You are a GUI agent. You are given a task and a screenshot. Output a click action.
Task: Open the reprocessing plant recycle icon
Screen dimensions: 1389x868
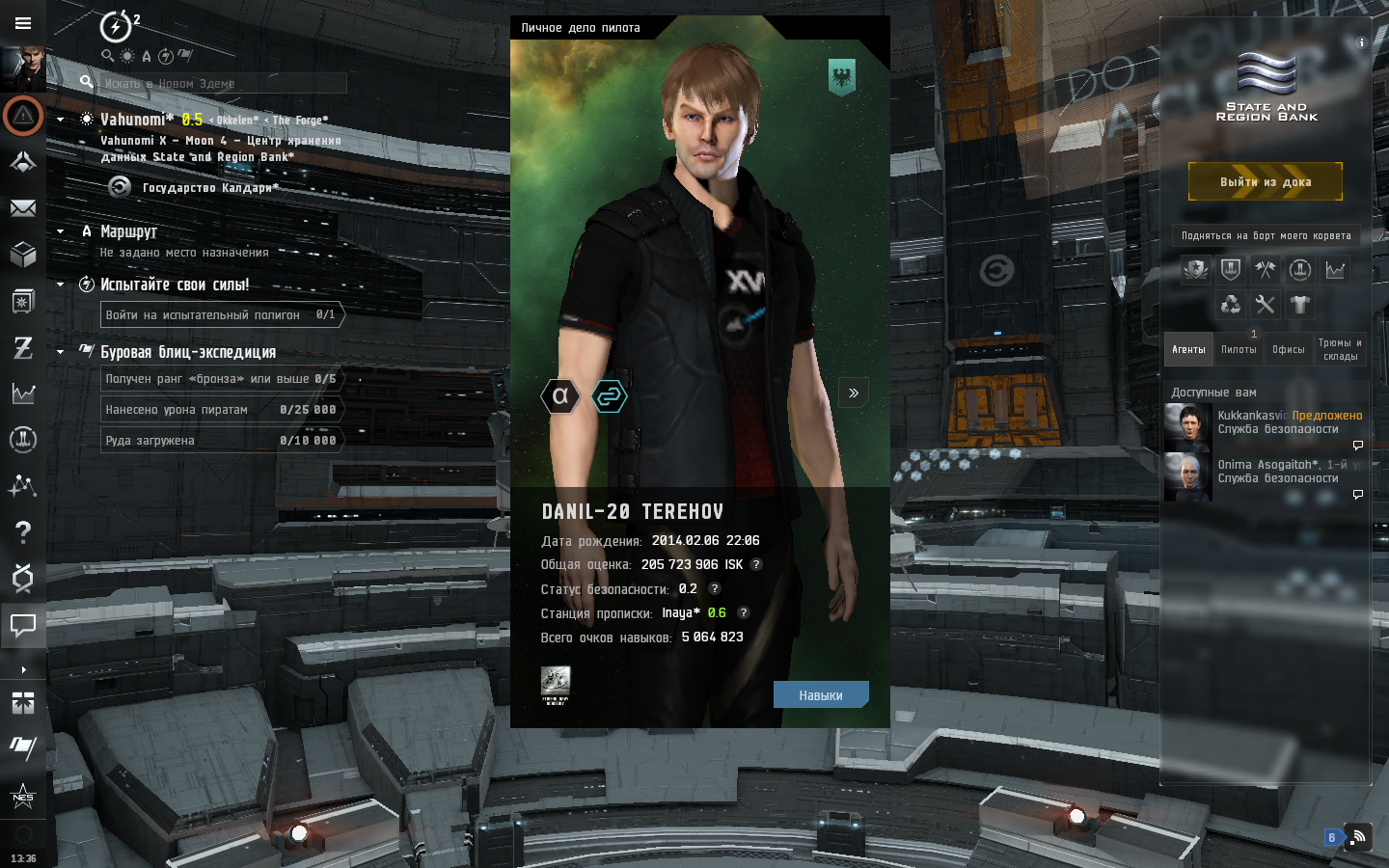click(x=1229, y=304)
